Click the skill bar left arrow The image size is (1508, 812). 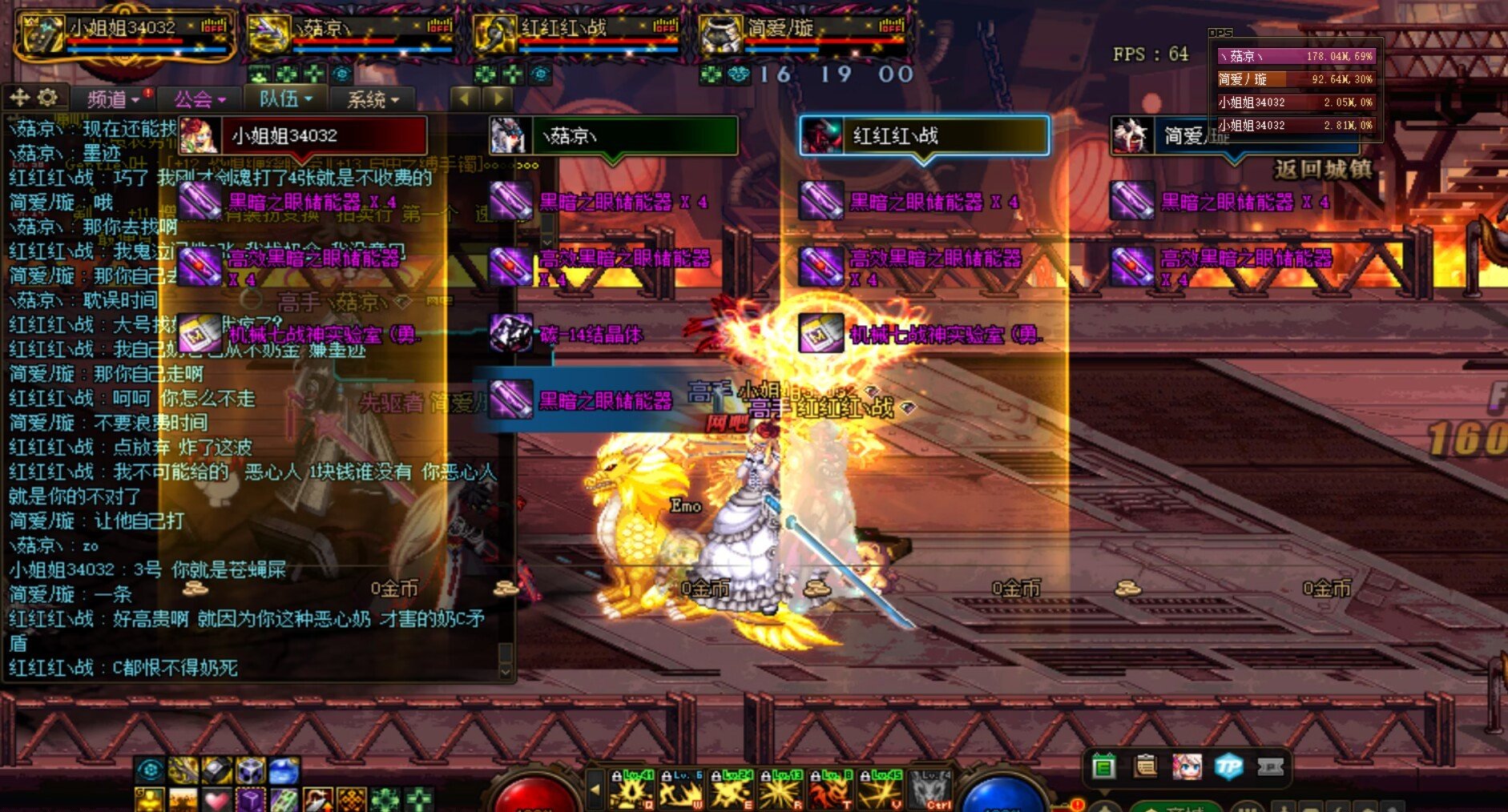pos(595,789)
